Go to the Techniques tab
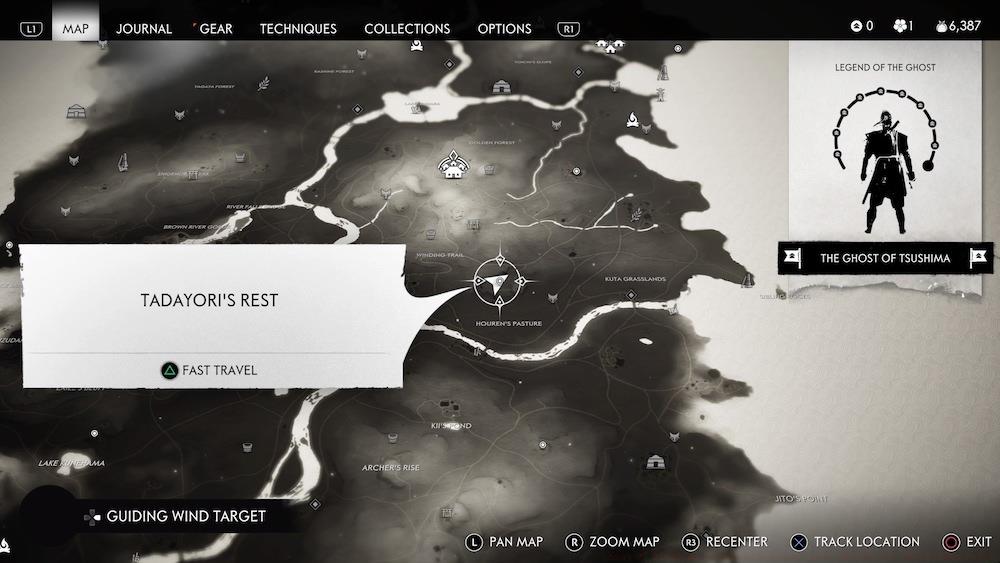 click(298, 28)
